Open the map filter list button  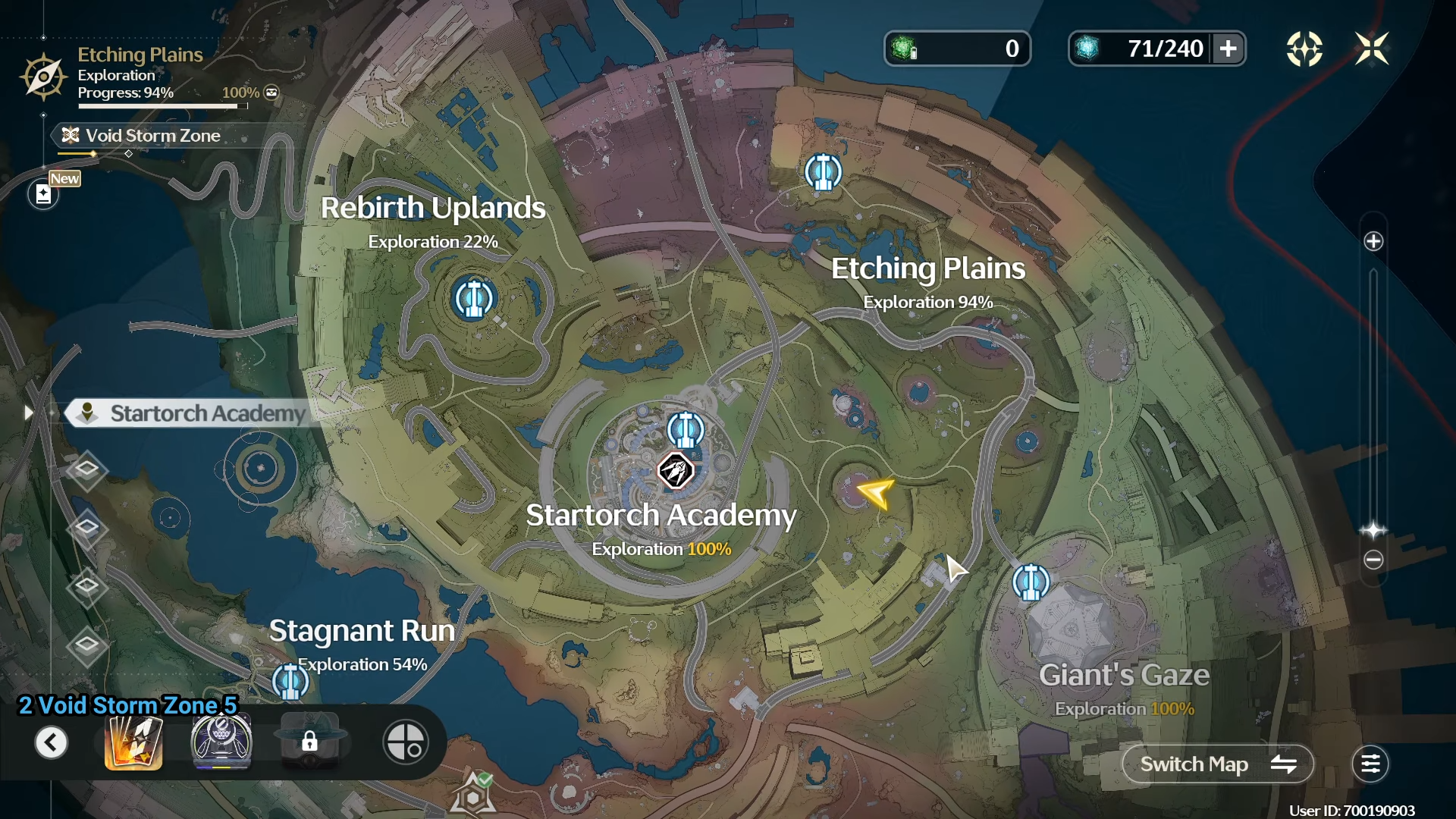(x=1370, y=764)
